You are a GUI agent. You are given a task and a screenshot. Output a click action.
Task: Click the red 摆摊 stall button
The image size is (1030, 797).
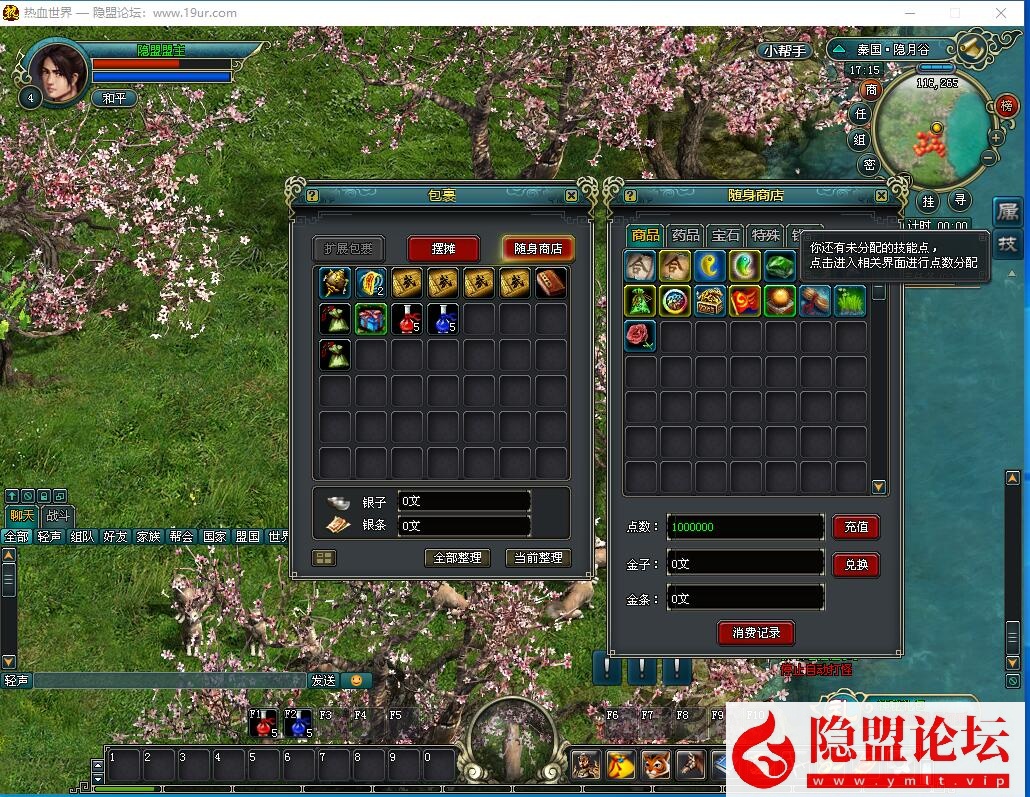click(x=444, y=248)
